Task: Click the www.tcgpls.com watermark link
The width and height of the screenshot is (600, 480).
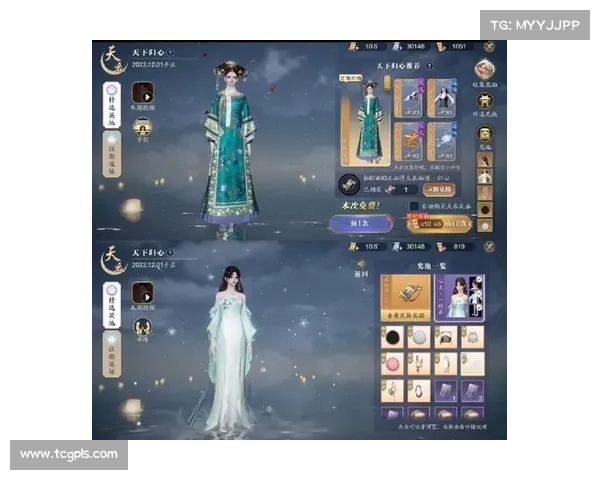Action: click(x=68, y=455)
